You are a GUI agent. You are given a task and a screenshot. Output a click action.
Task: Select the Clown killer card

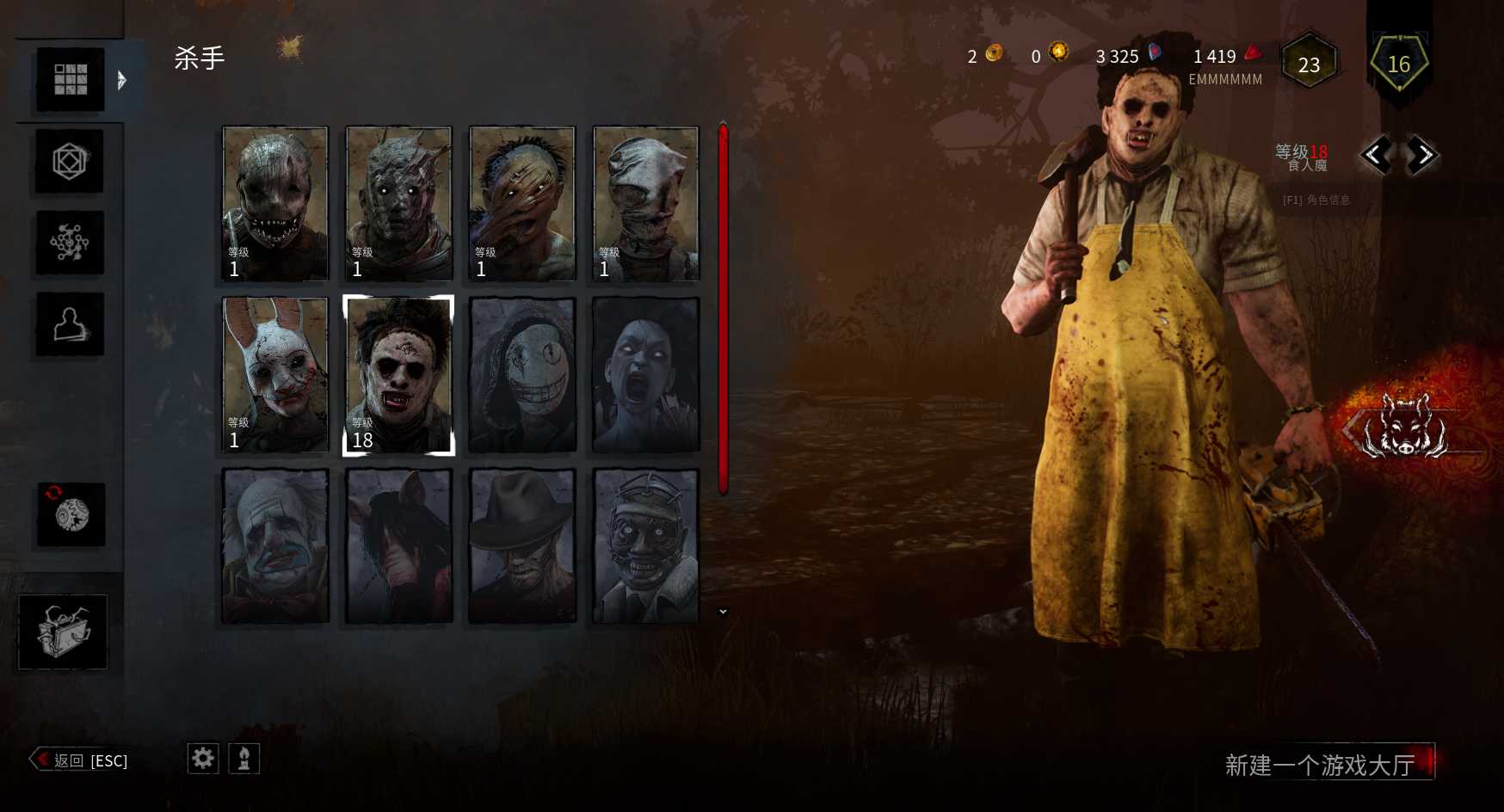275,545
